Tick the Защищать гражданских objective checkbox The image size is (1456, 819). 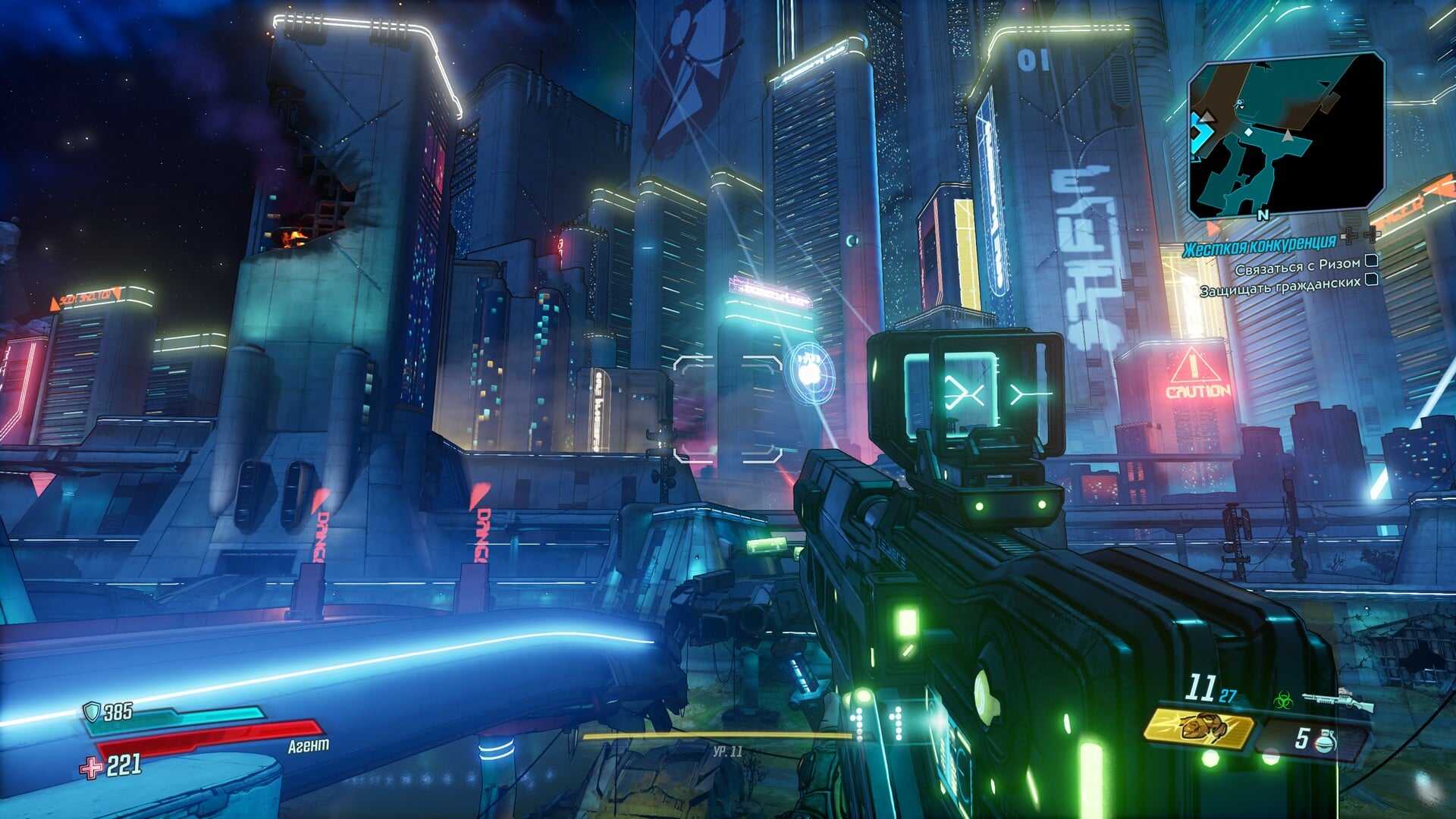pyautogui.click(x=1371, y=280)
